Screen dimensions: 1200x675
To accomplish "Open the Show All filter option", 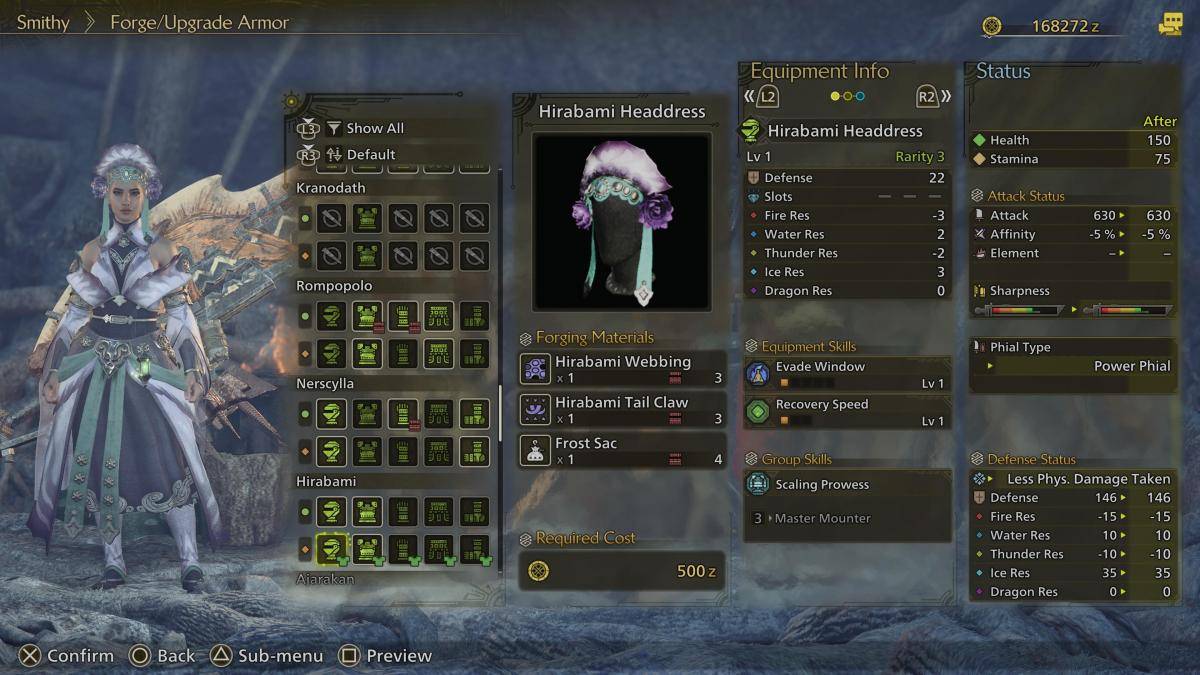I will (374, 128).
